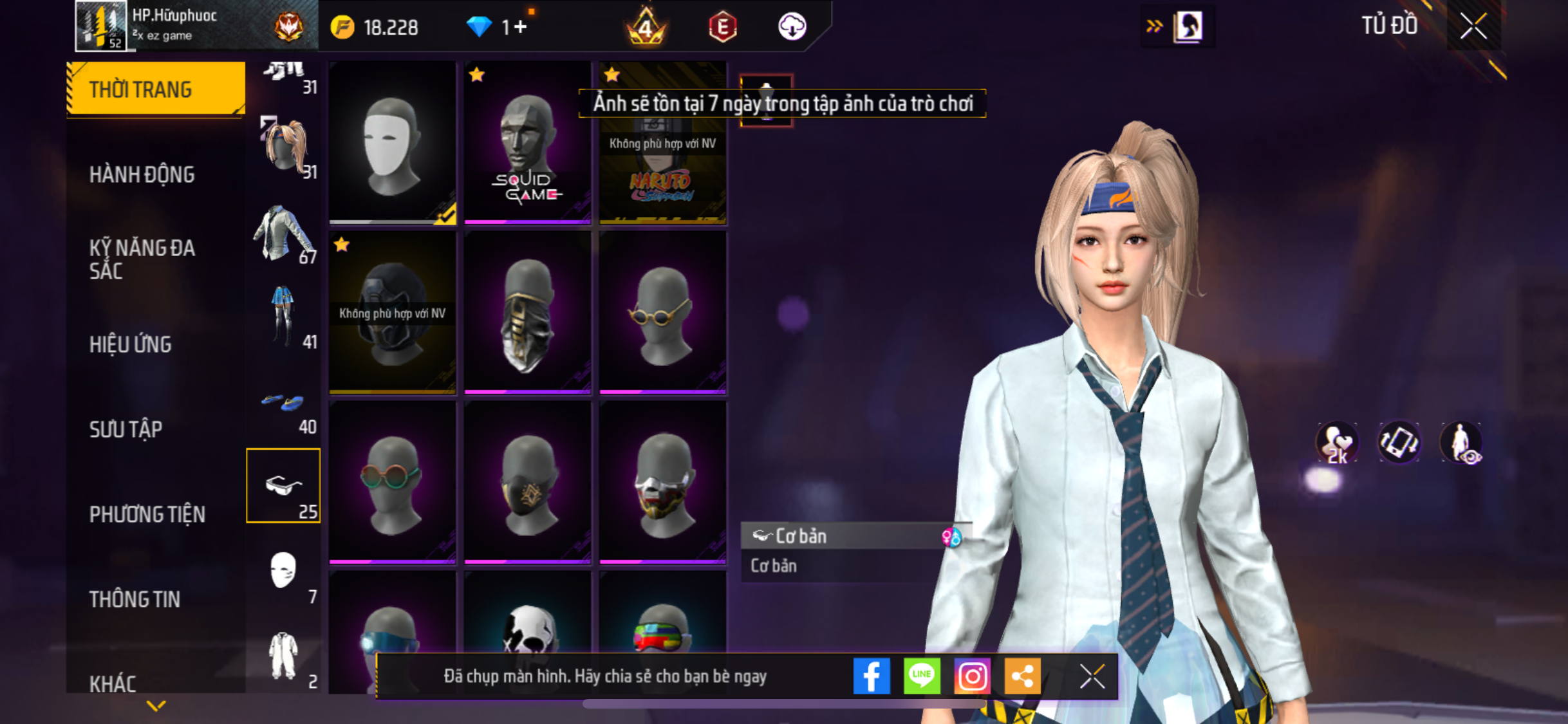Viewport: 1568px width, 724px height.
Task: Choose the hairstyle category icon
Action: pos(285,148)
